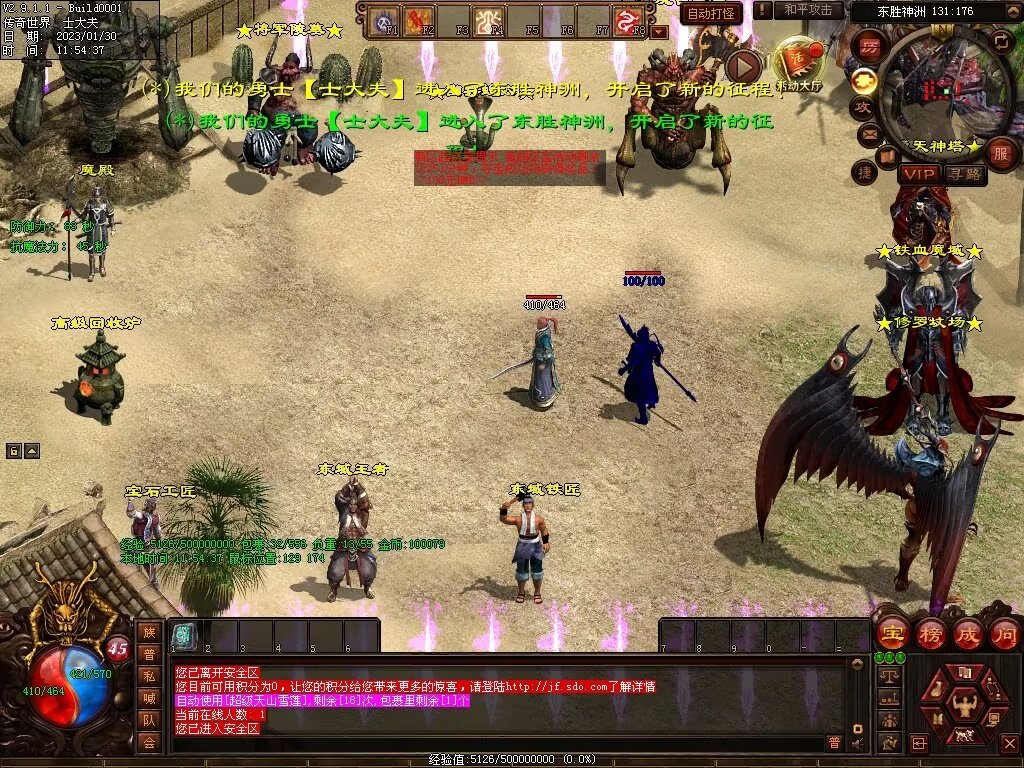This screenshot has height=768, width=1024.
Task: Use the item in hotbar slot 1
Action: [184, 636]
